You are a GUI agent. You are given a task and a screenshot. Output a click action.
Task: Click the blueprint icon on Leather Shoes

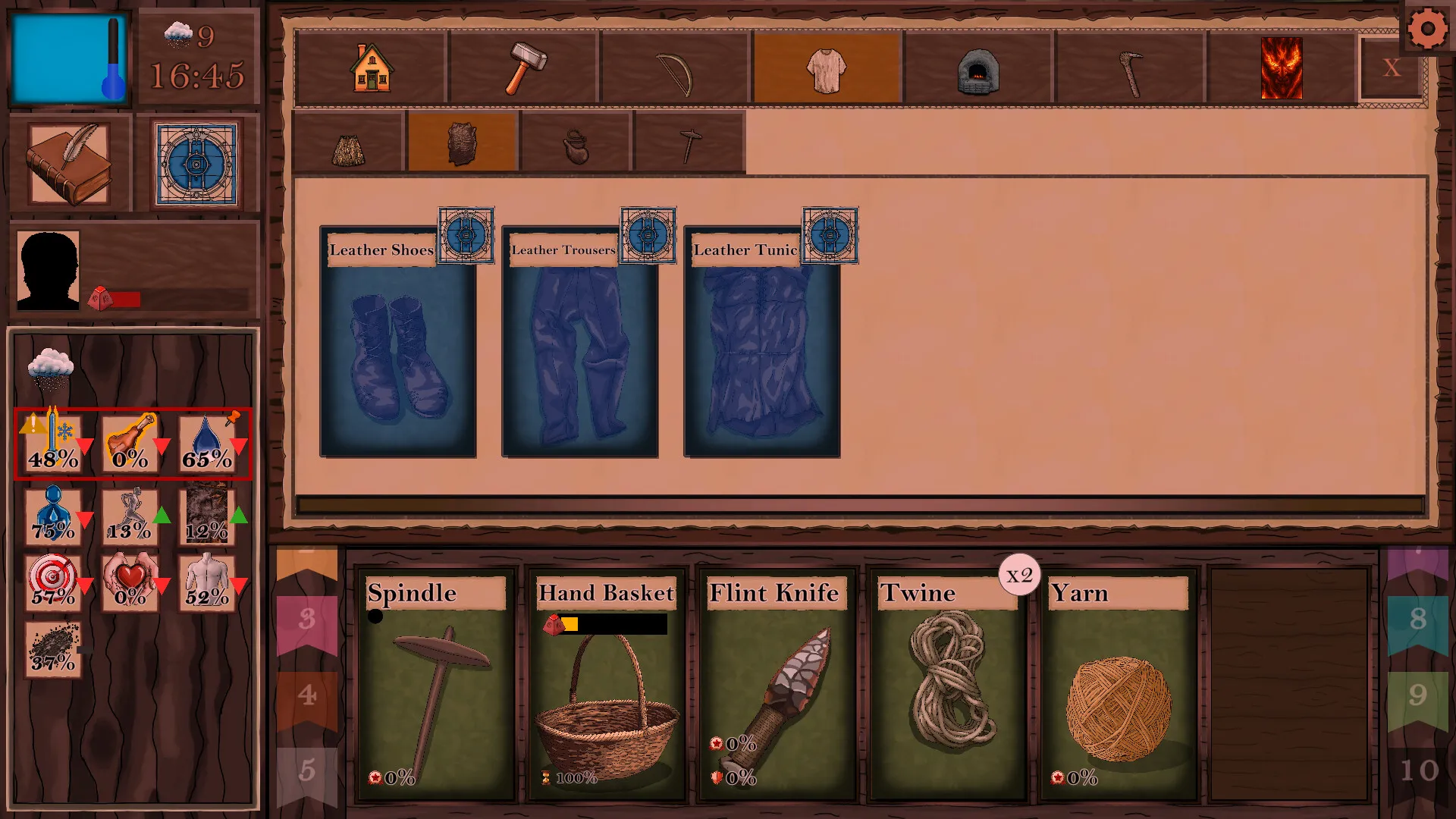pyautogui.click(x=465, y=235)
